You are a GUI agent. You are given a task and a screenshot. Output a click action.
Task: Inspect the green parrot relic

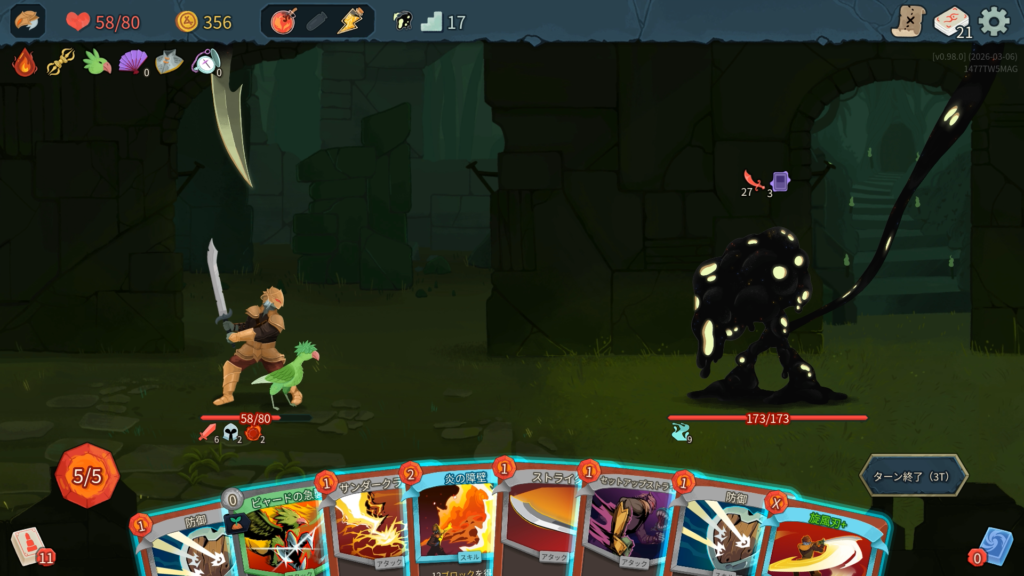pos(97,63)
